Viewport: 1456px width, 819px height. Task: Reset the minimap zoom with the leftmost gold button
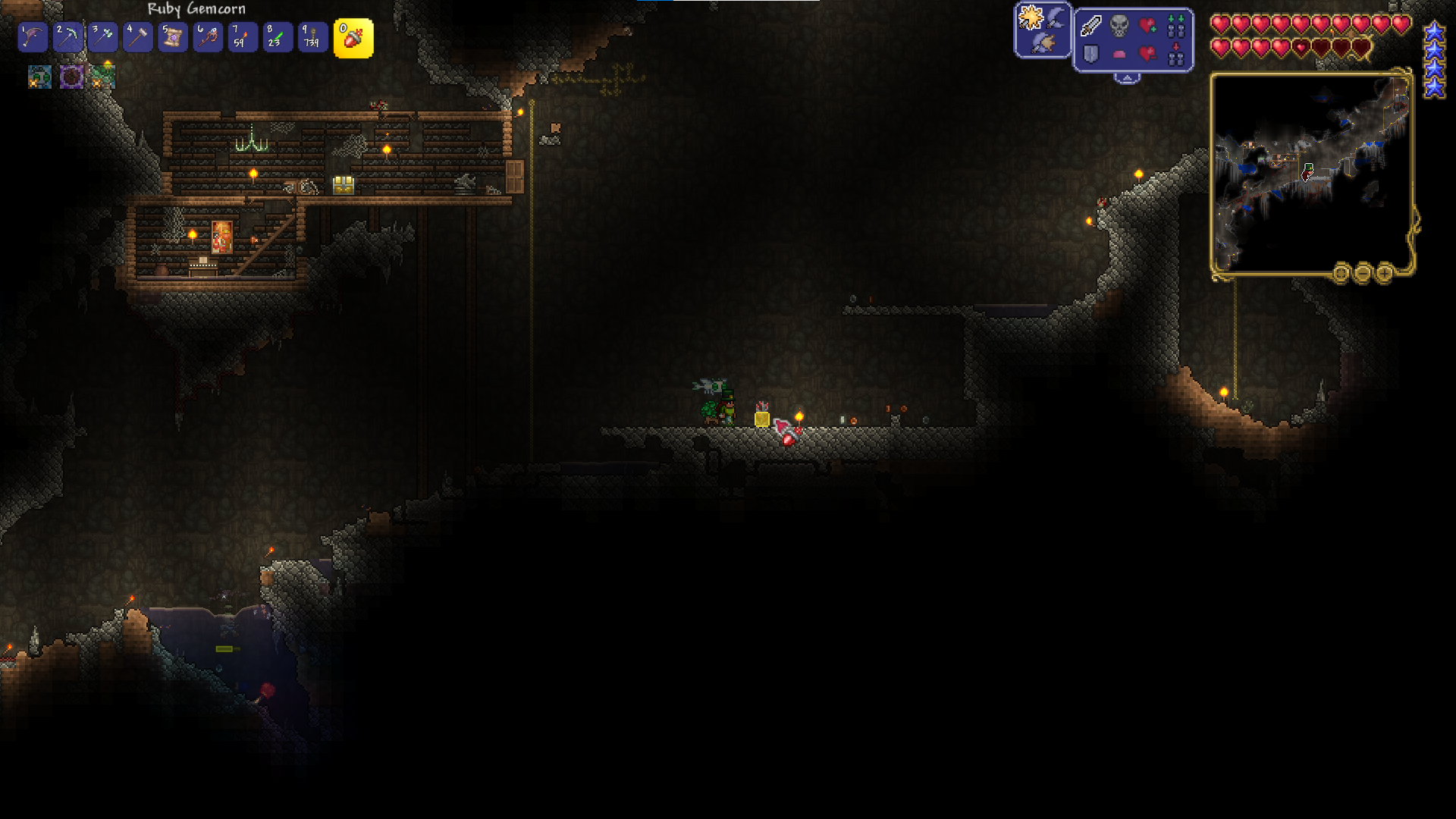(x=1341, y=273)
